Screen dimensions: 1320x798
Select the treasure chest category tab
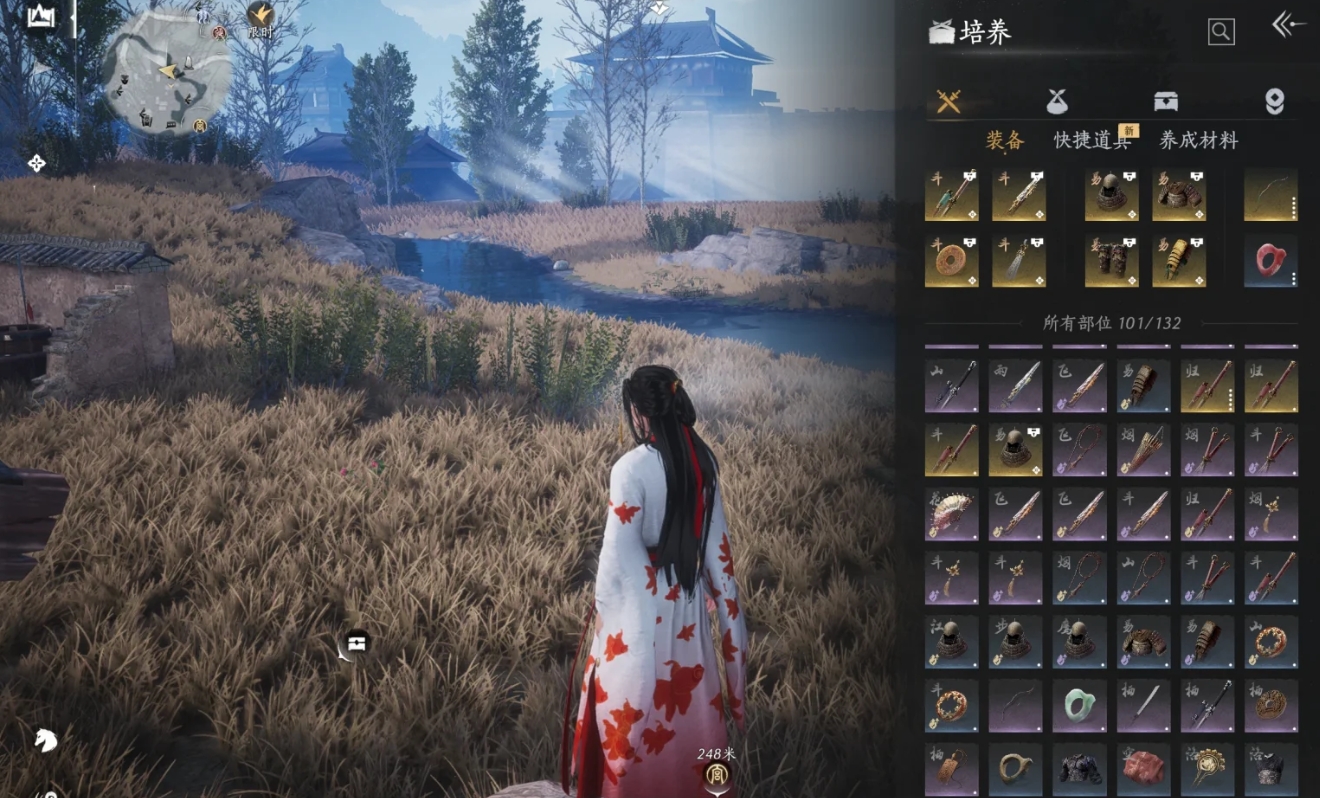1166,101
